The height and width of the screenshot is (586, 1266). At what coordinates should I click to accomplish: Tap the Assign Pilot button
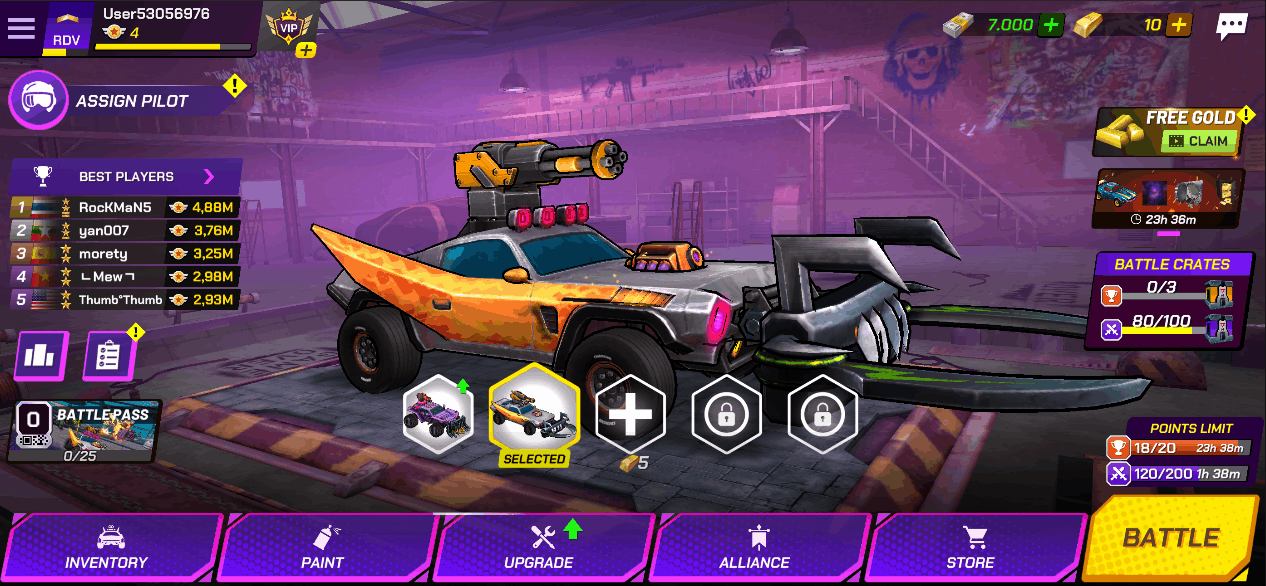(120, 101)
